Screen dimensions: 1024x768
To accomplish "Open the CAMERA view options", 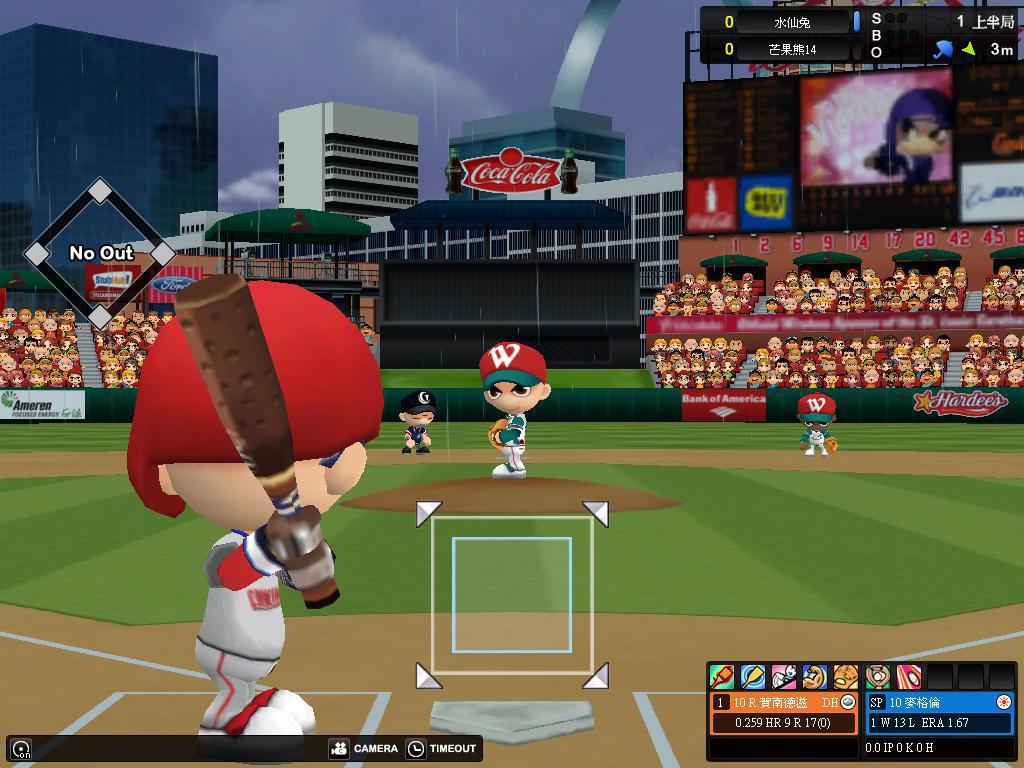I will tap(364, 748).
